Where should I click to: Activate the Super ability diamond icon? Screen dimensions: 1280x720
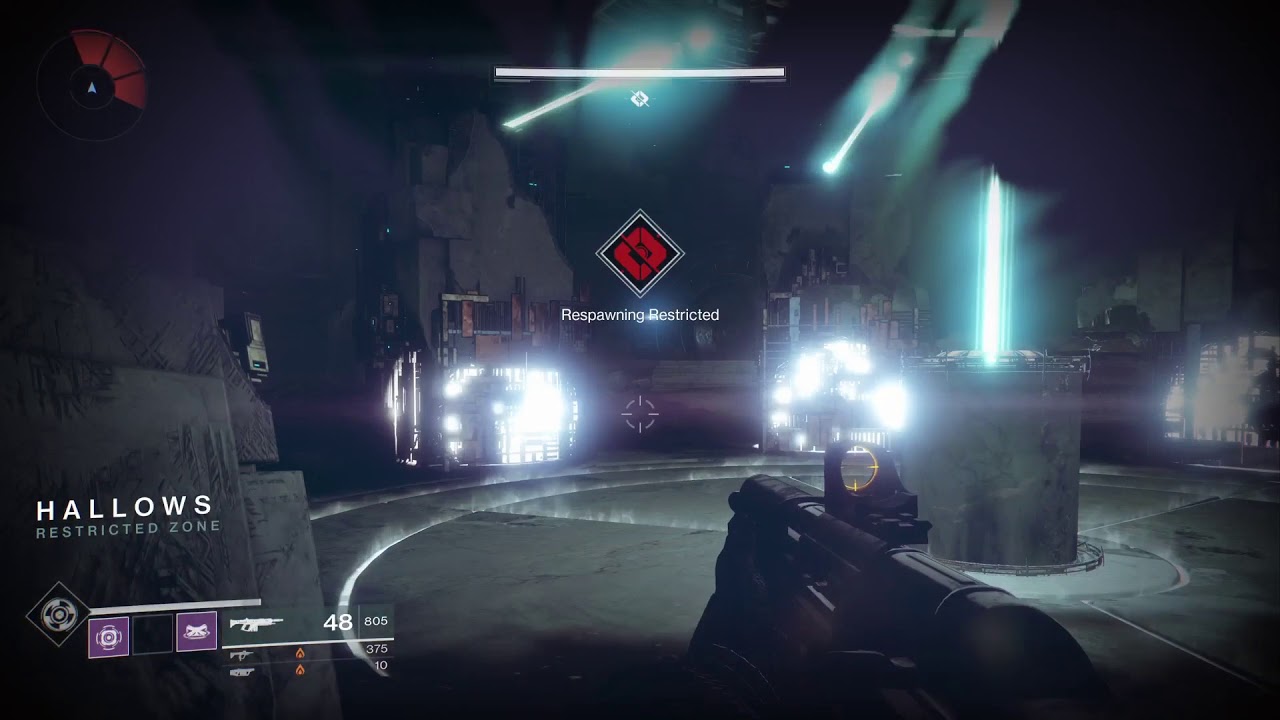[x=58, y=613]
